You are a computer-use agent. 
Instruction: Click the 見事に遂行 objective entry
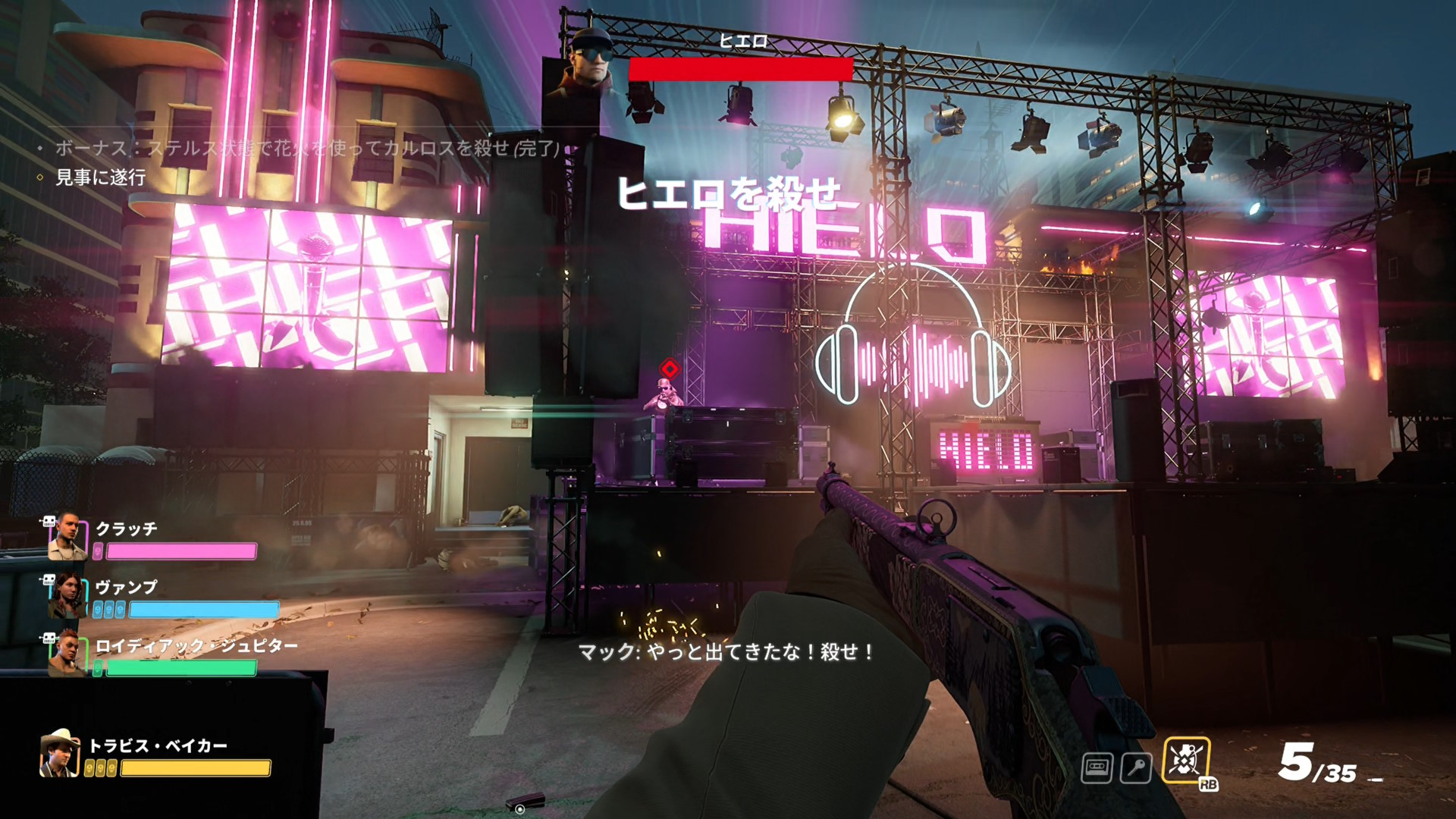[100, 177]
